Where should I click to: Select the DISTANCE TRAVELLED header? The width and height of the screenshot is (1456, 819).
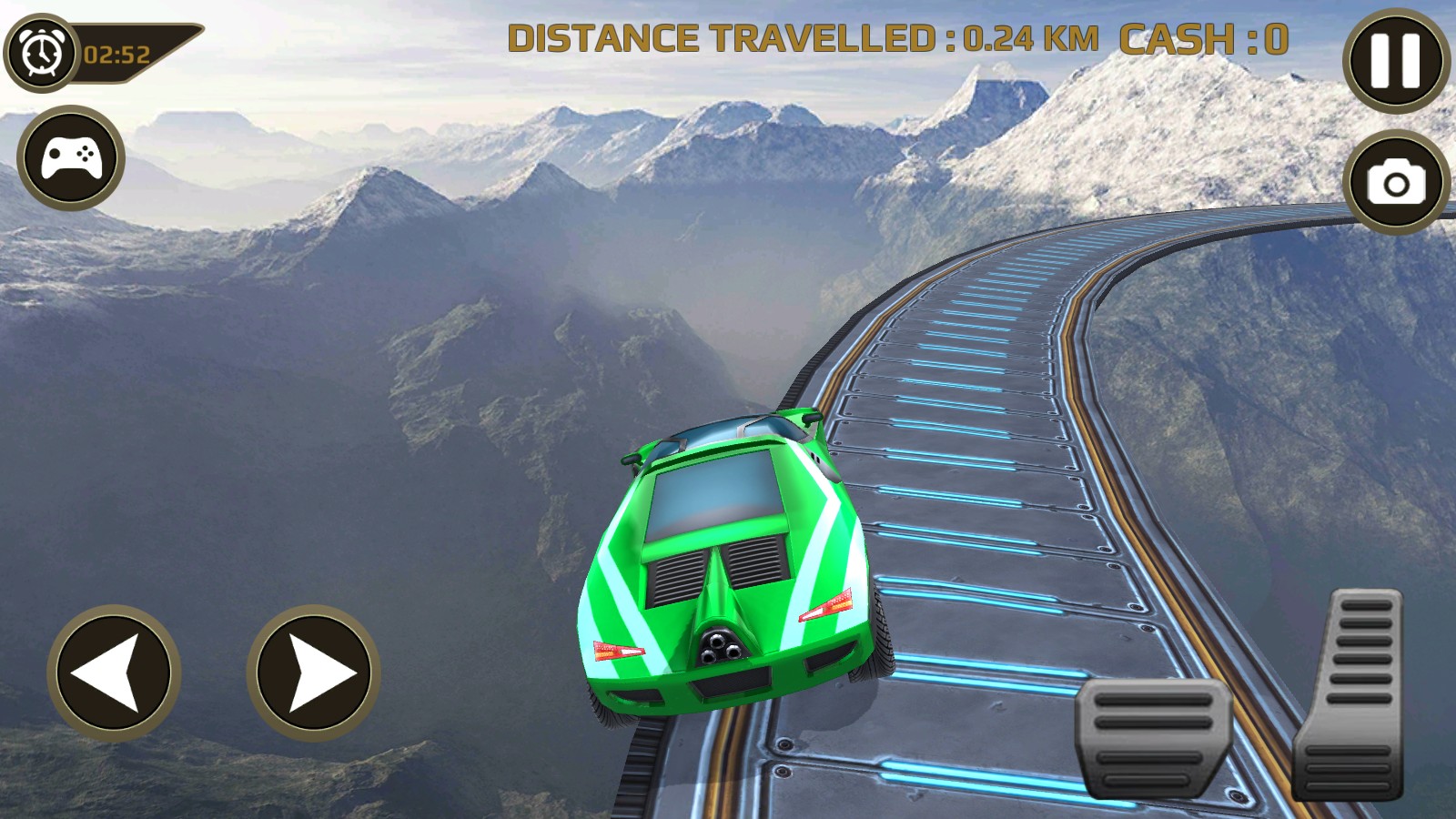(719, 38)
